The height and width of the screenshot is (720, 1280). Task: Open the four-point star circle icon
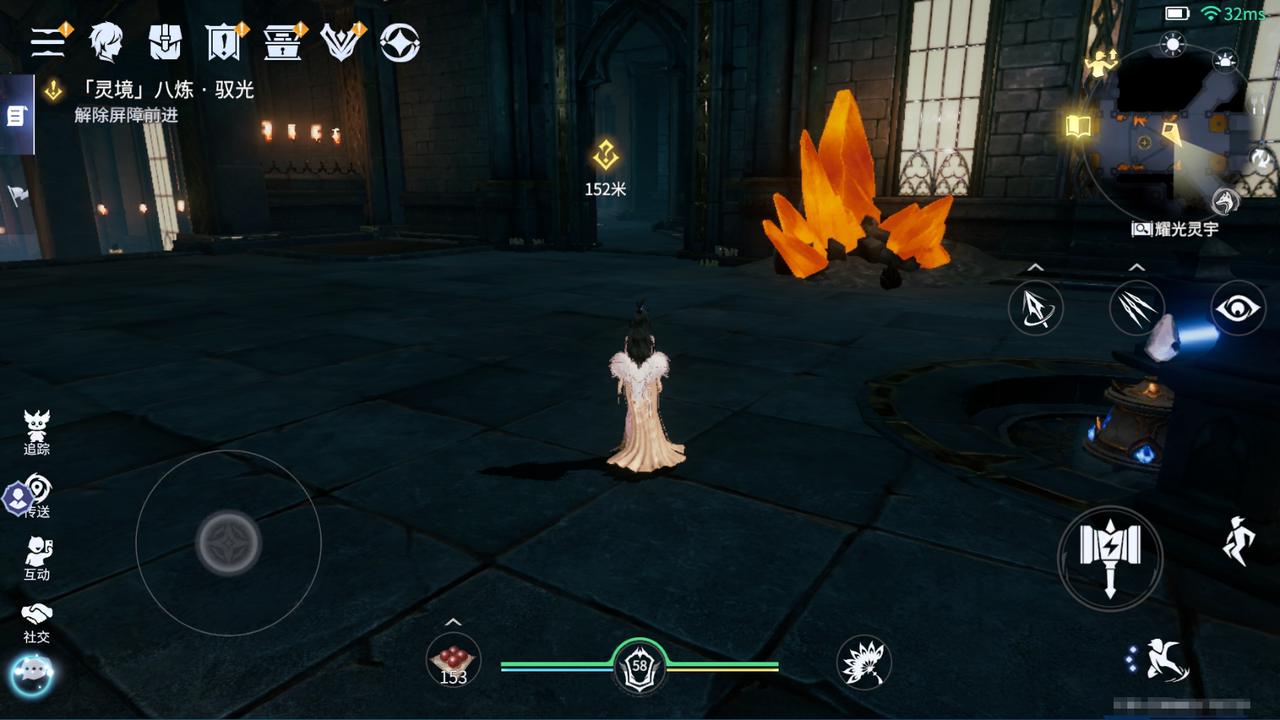(400, 43)
